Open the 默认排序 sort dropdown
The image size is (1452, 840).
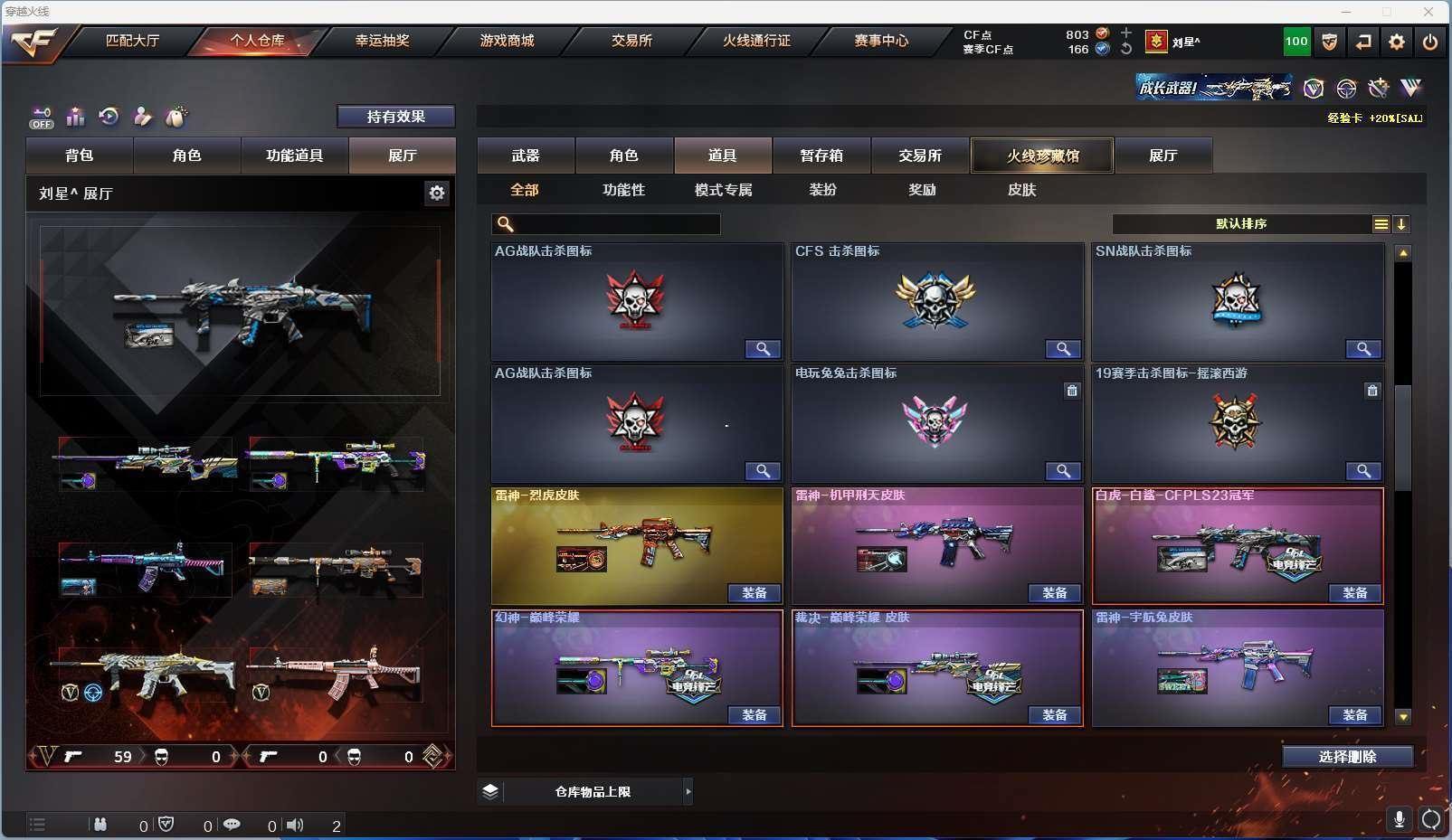(x=1241, y=224)
